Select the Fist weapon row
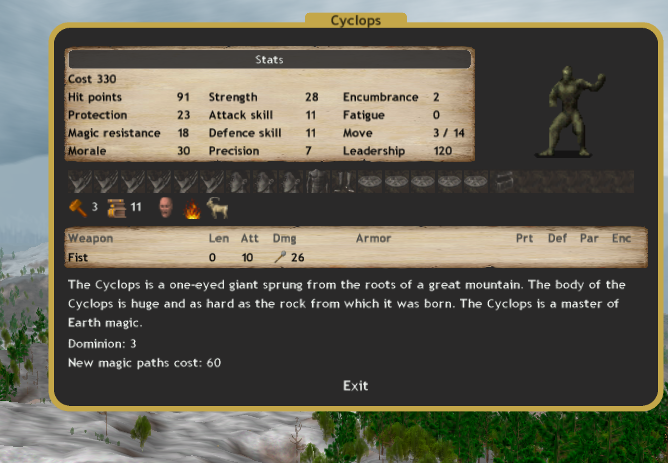 (x=78, y=257)
